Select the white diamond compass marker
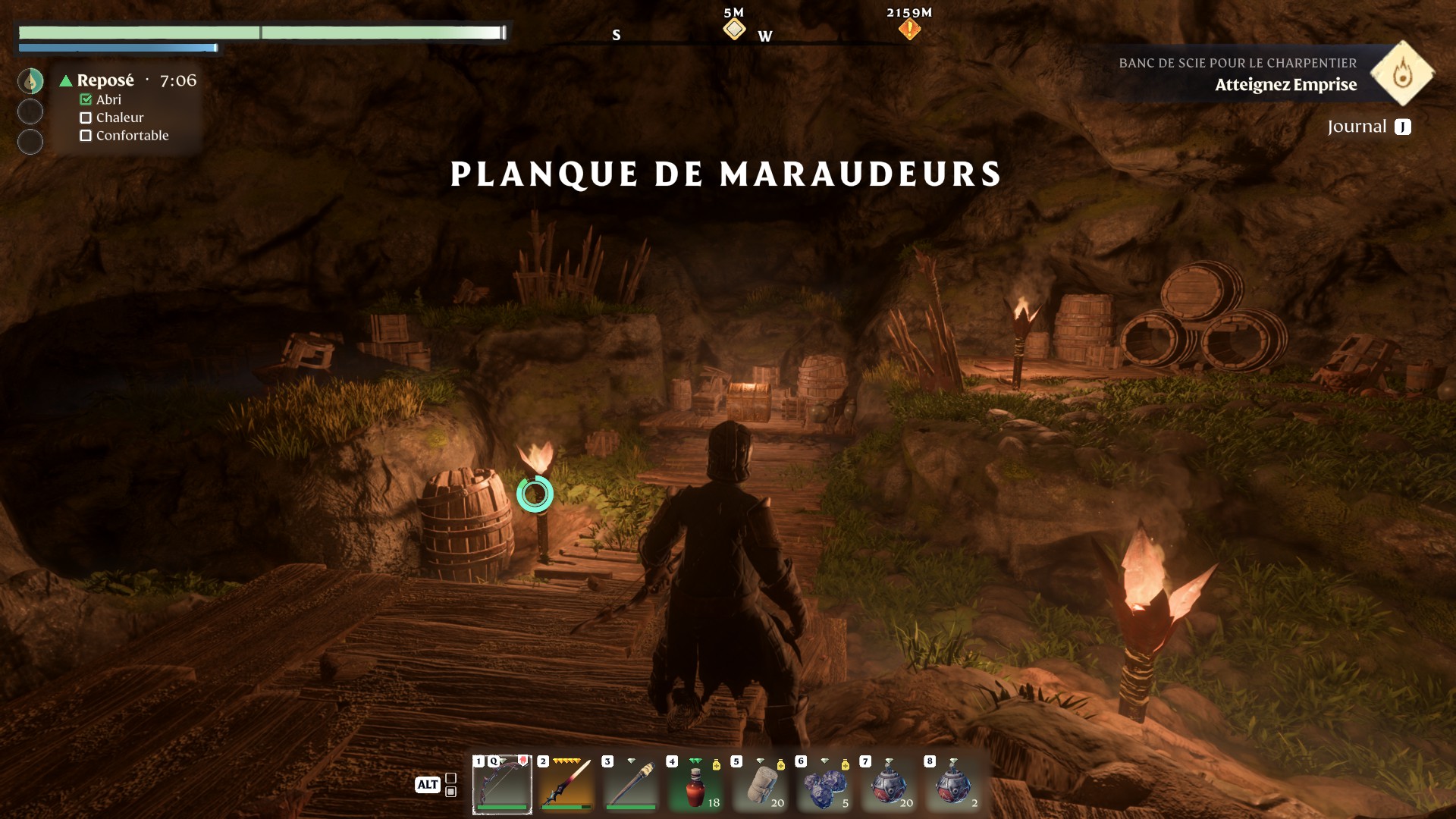The height and width of the screenshot is (819, 1456). [x=734, y=30]
